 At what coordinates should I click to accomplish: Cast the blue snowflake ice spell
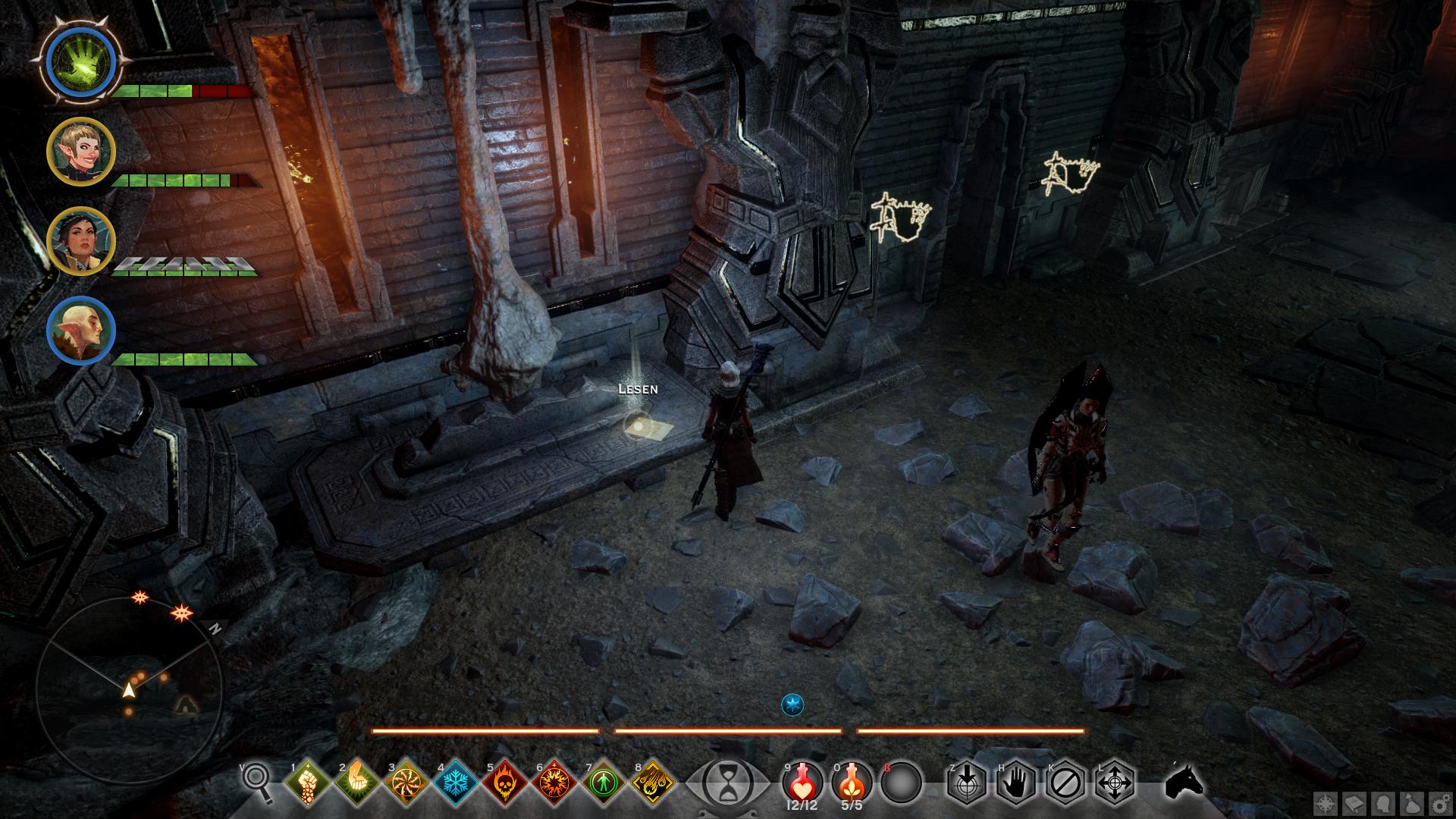[x=456, y=783]
